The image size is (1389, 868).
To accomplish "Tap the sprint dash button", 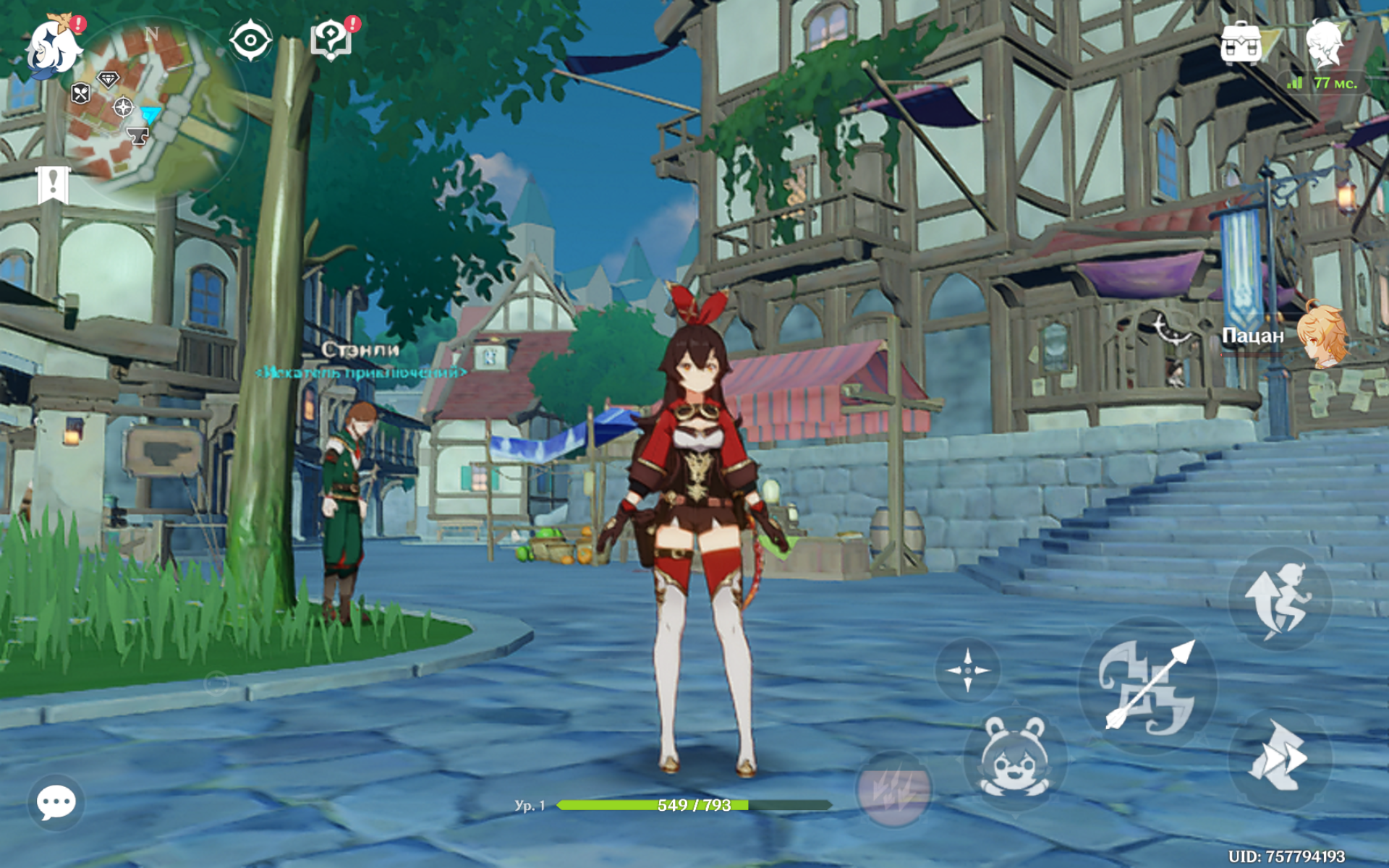I will 1279,757.
